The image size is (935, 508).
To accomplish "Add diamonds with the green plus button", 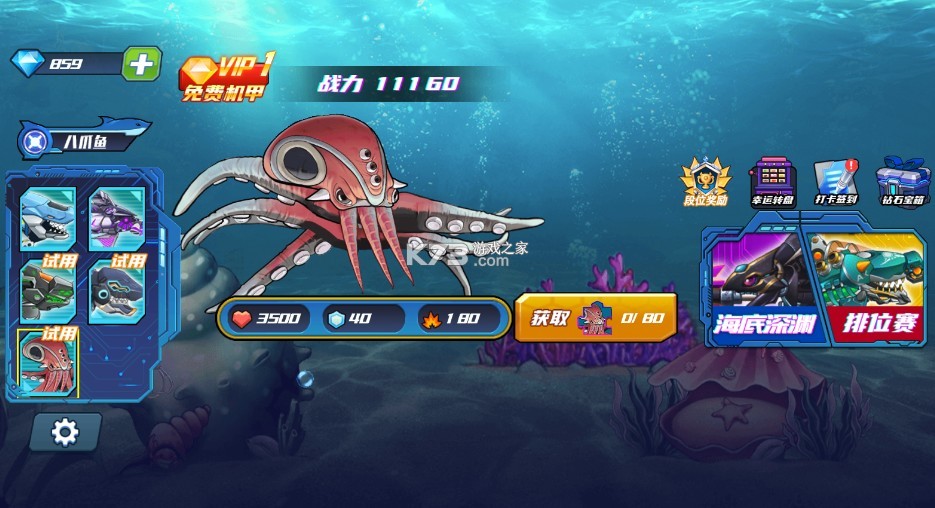I will (141, 64).
